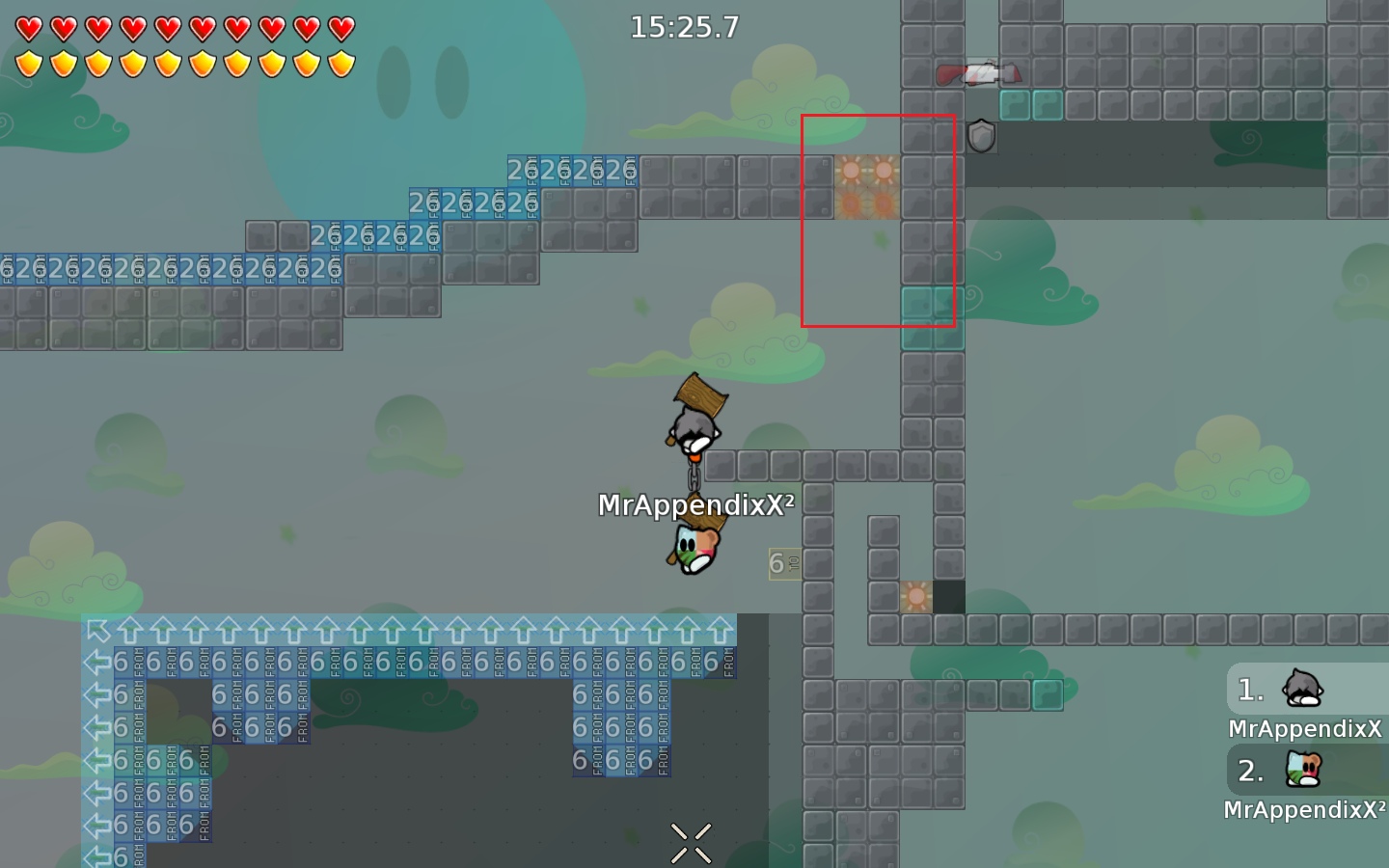Screen dimensions: 1389x868
Task: Click a teal block beside the shield pickup
Action: (x=1014, y=106)
